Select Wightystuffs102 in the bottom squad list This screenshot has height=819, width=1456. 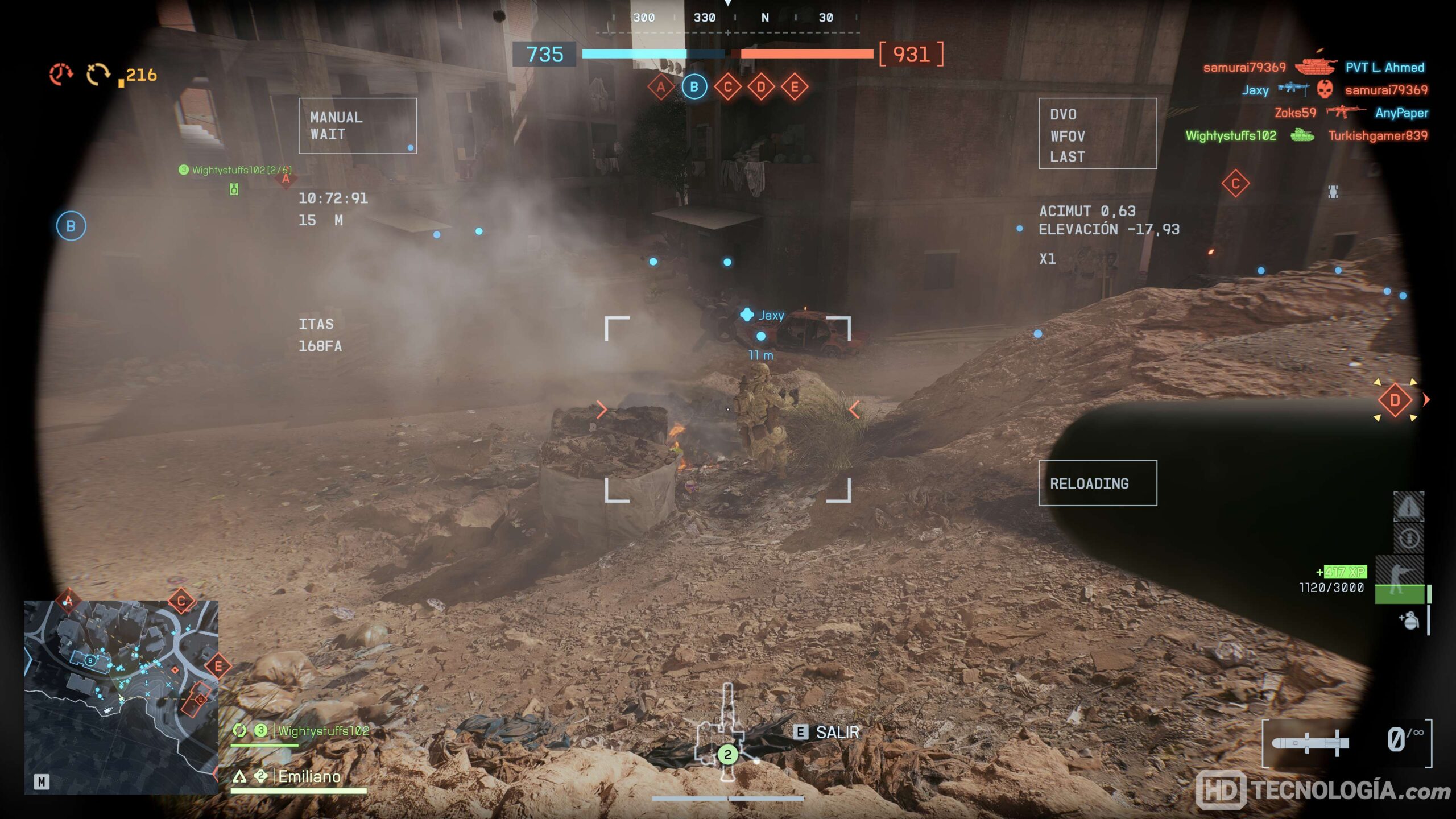(323, 731)
